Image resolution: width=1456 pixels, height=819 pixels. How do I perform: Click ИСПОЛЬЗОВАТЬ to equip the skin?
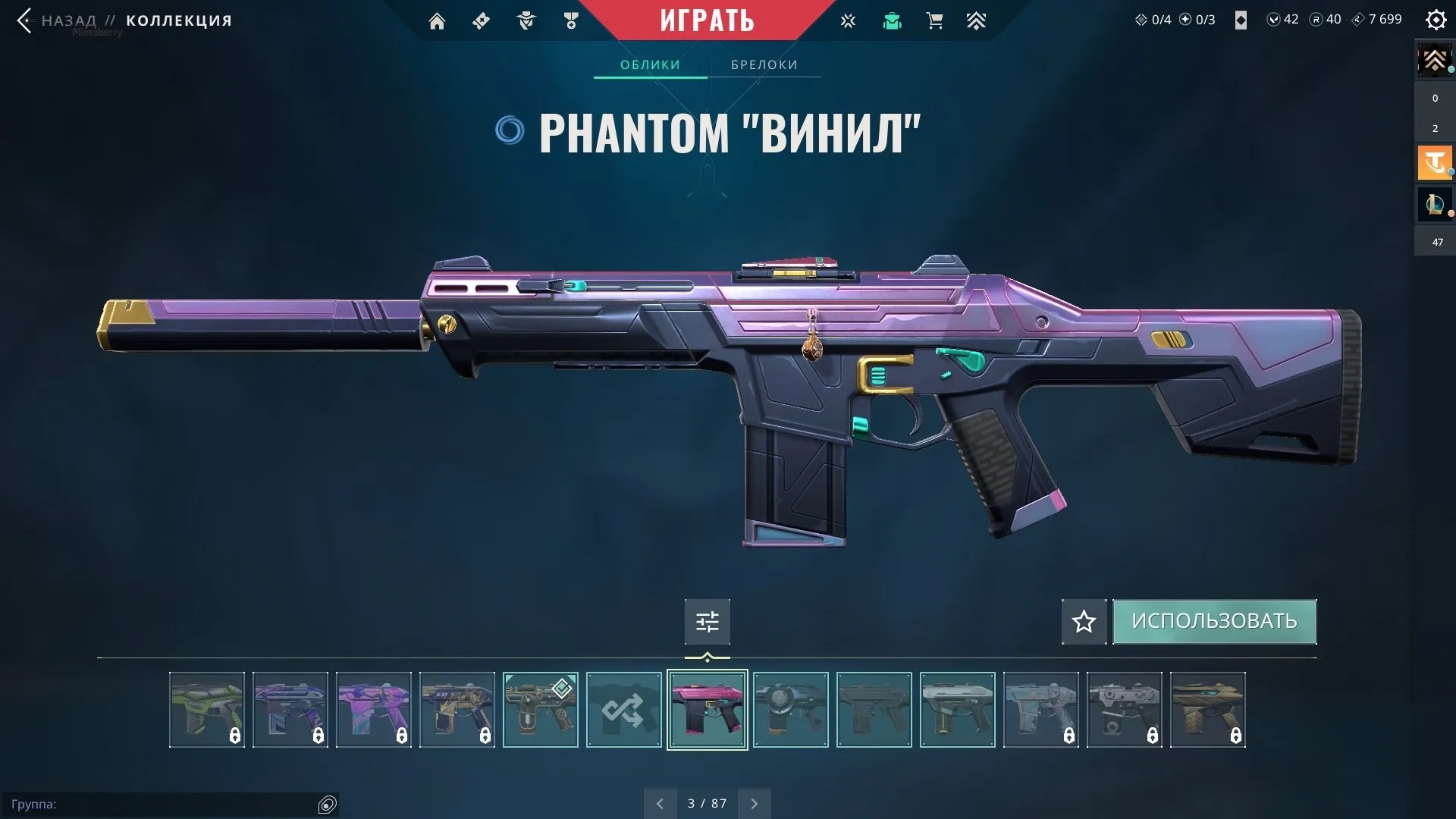1214,621
